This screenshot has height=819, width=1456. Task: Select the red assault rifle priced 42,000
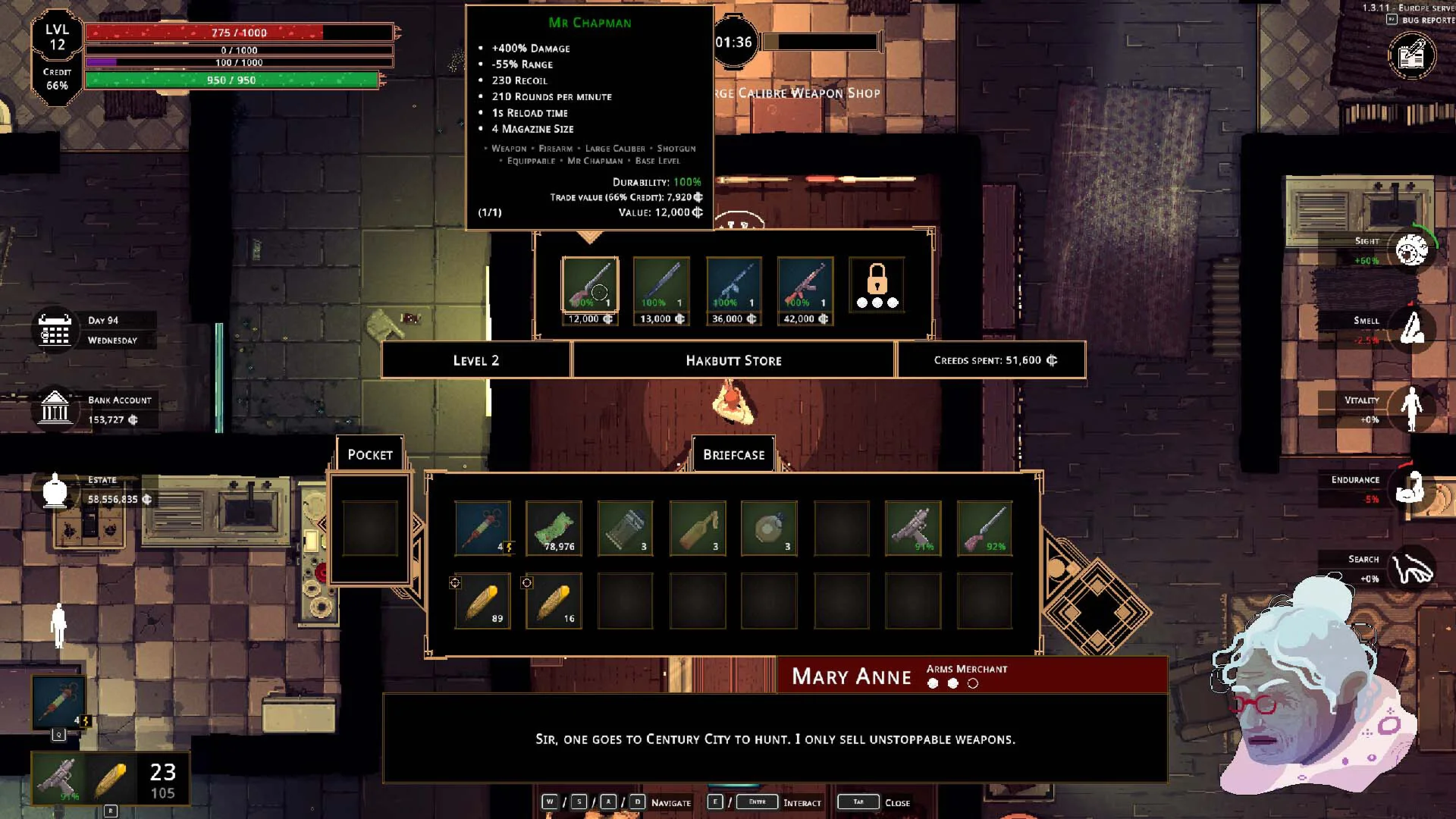pos(805,284)
